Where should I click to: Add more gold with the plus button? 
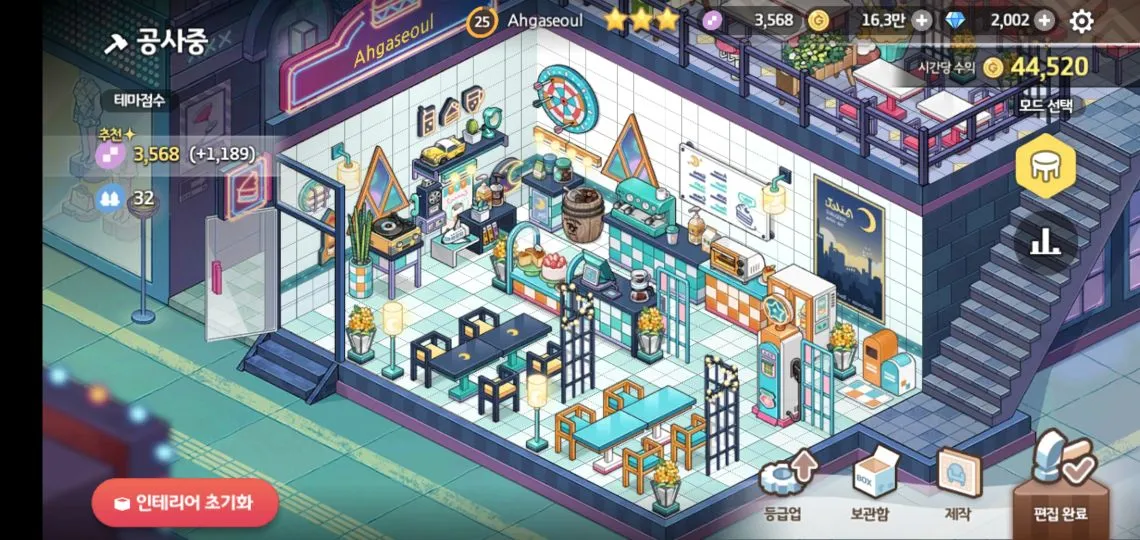point(921,20)
